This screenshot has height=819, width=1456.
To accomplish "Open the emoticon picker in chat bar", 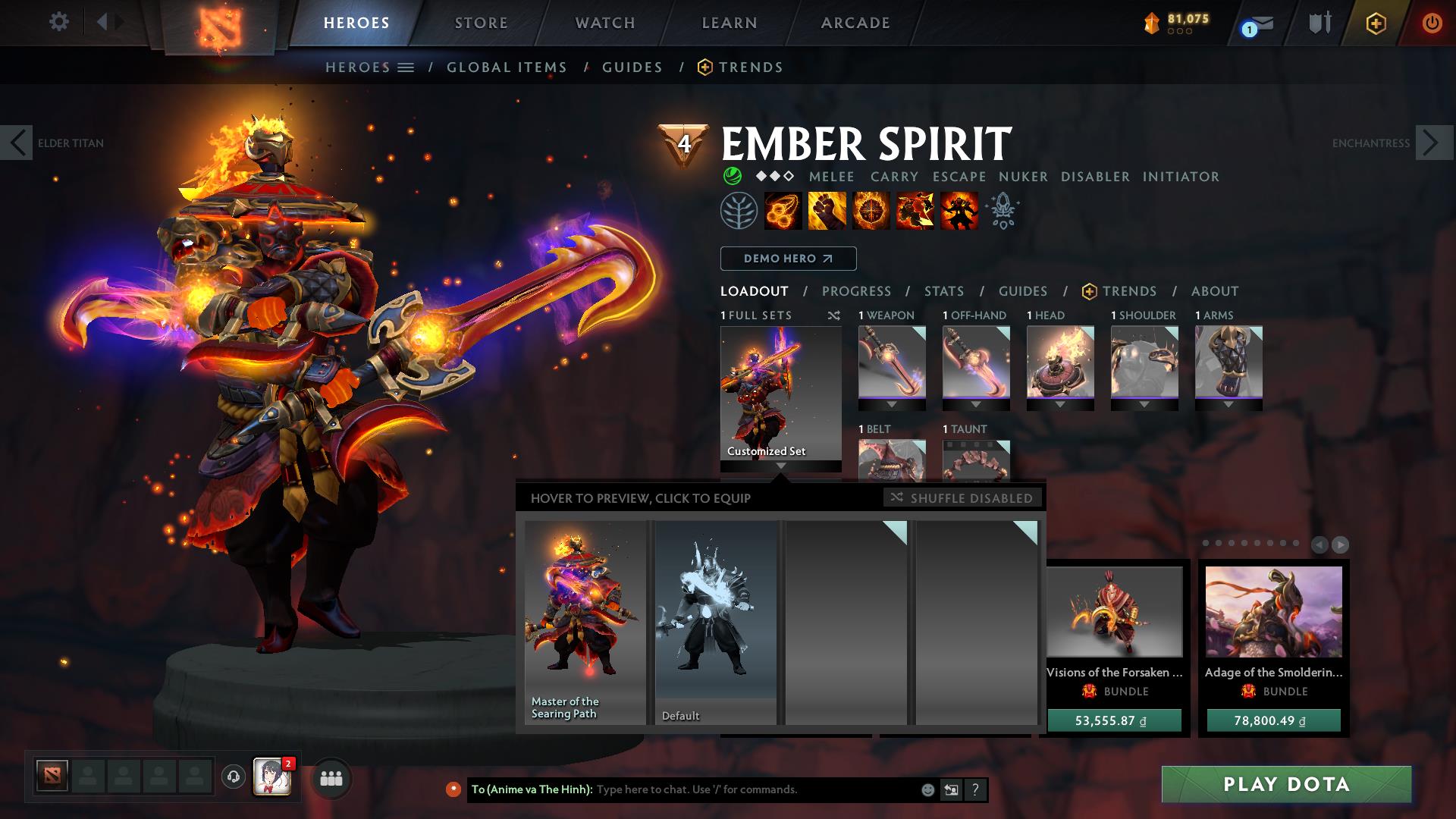I will pos(927,789).
